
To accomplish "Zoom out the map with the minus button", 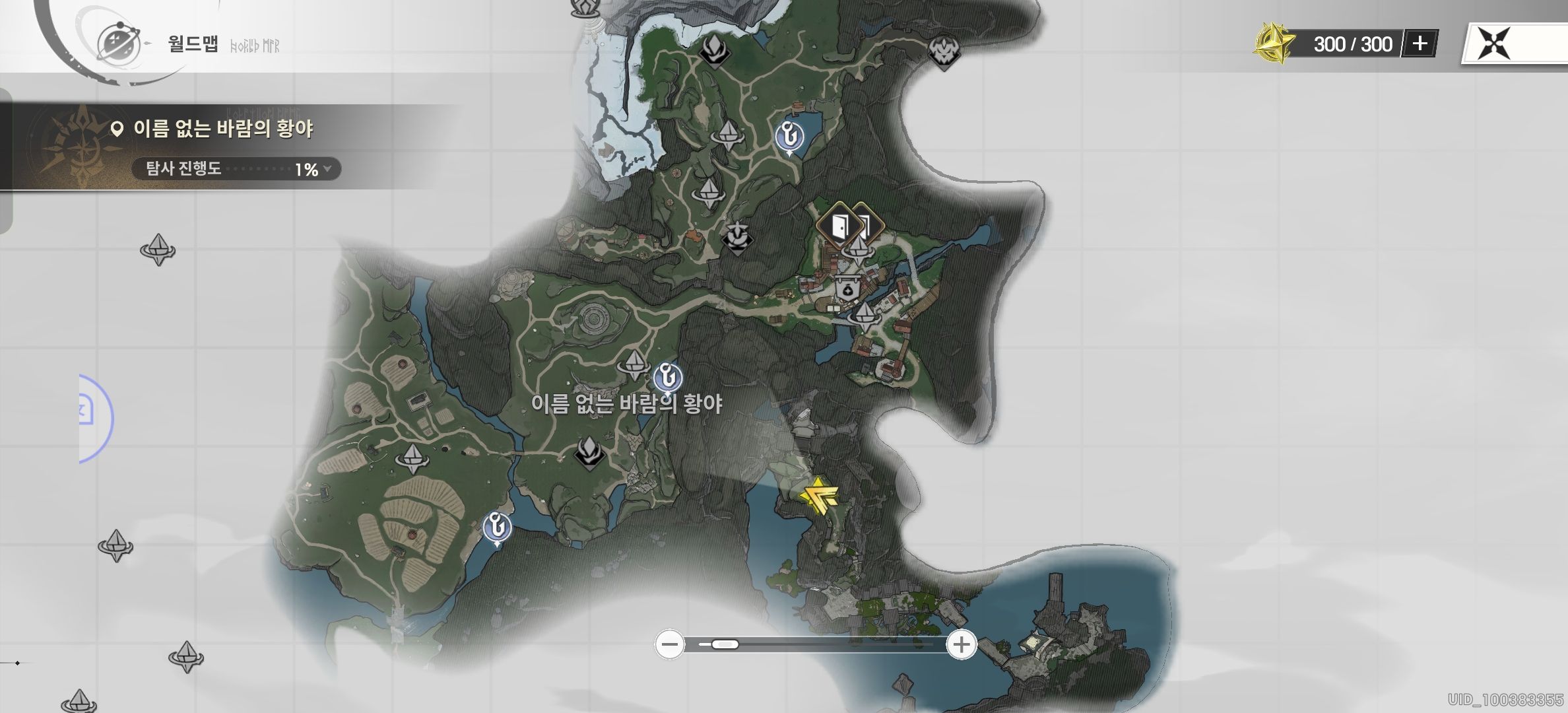I will click(x=670, y=644).
